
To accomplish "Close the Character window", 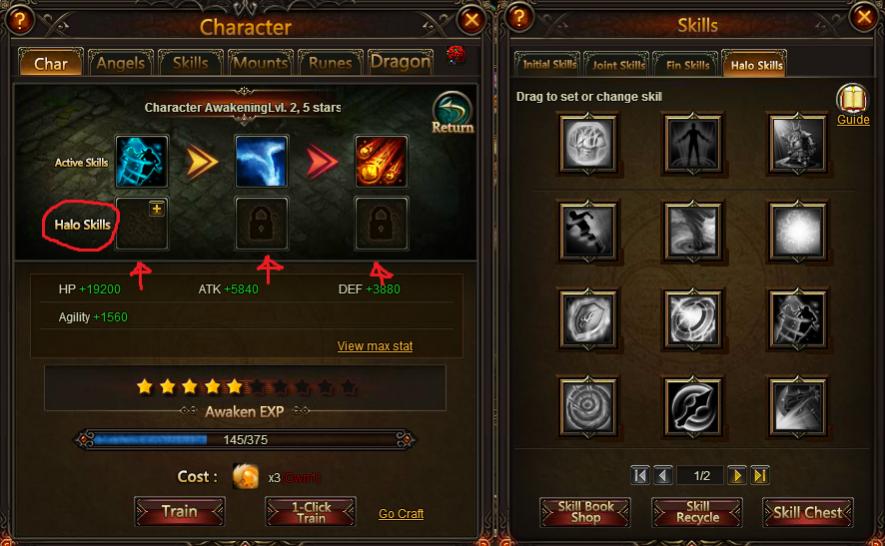I will tap(472, 19).
